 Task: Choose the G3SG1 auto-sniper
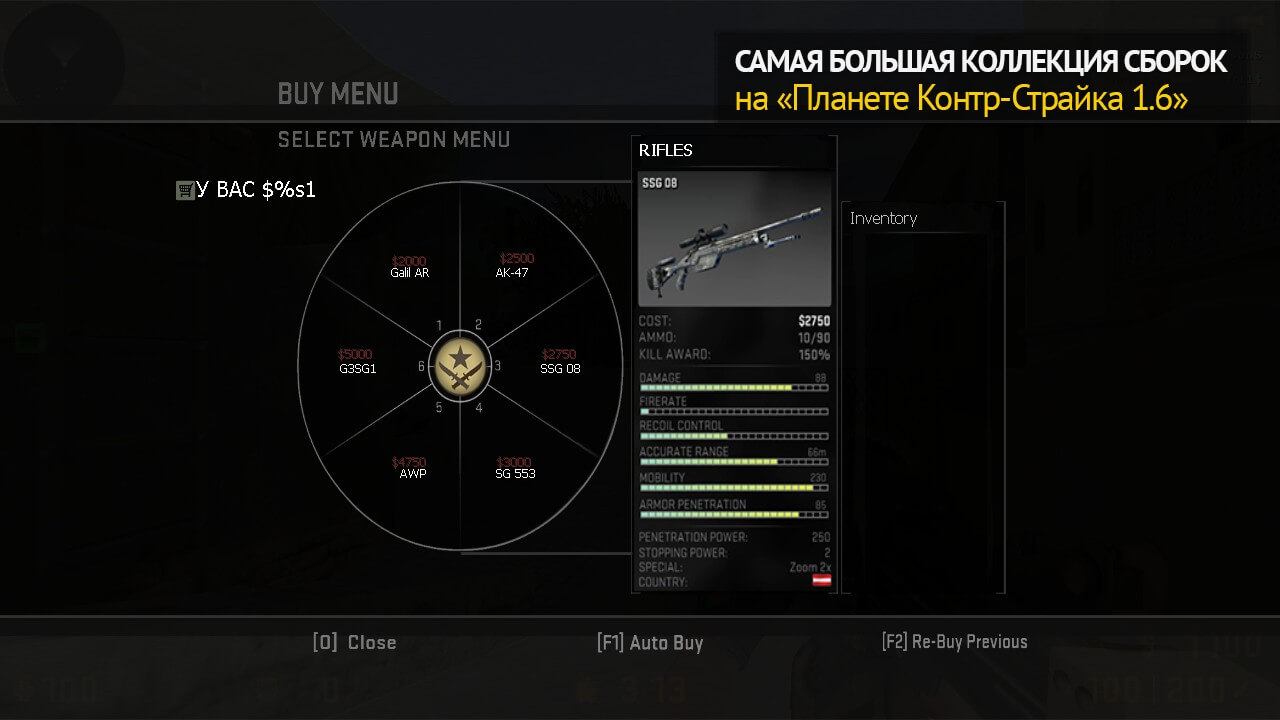[x=357, y=363]
